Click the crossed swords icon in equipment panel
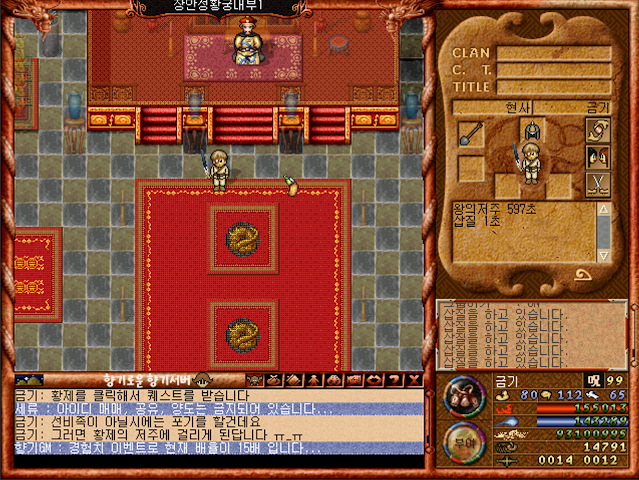The width and height of the screenshot is (639, 480). coord(599,185)
